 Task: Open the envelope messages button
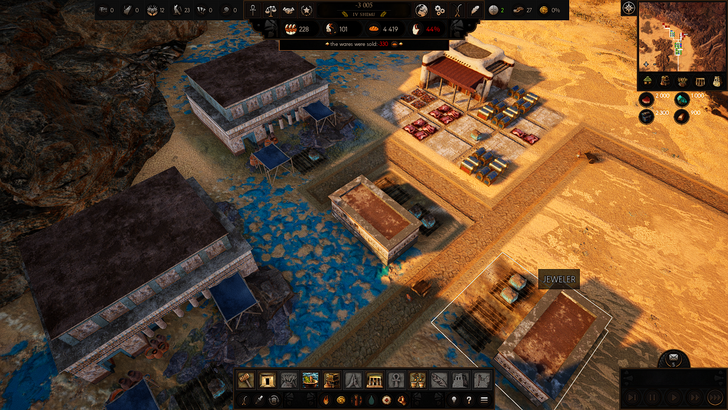[x=673, y=359]
